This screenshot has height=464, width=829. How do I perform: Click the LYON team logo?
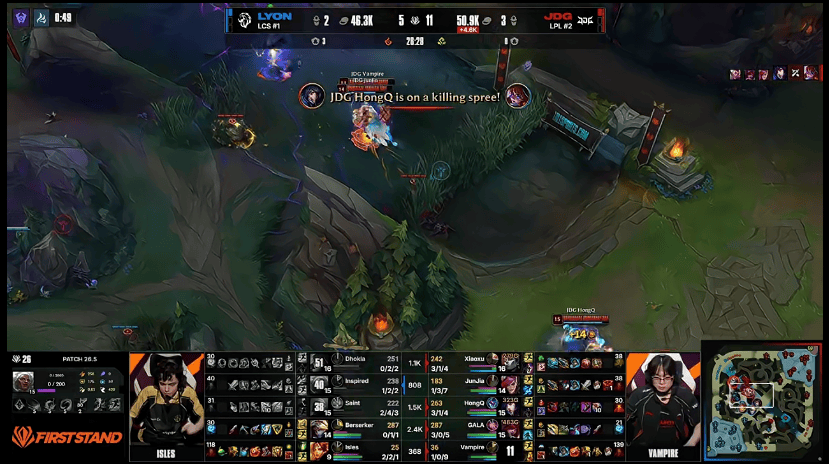[x=243, y=20]
